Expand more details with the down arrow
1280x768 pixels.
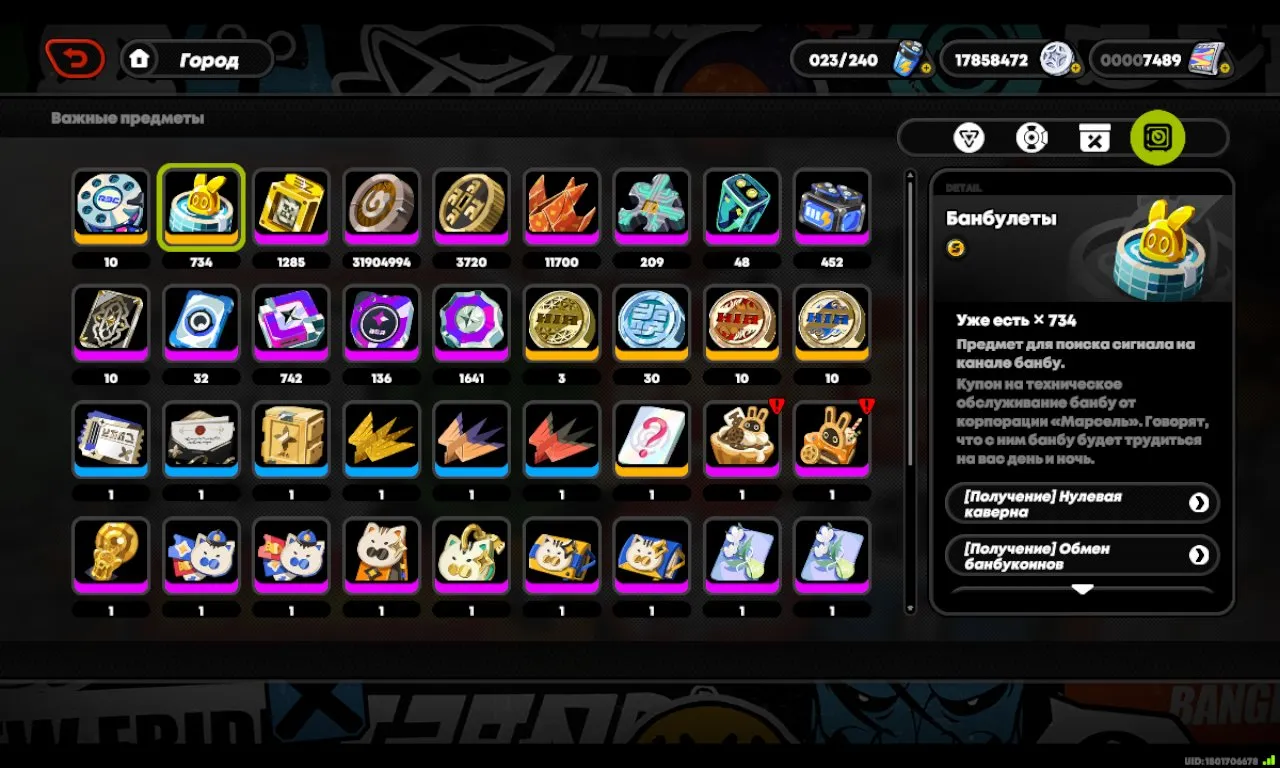tap(1082, 590)
